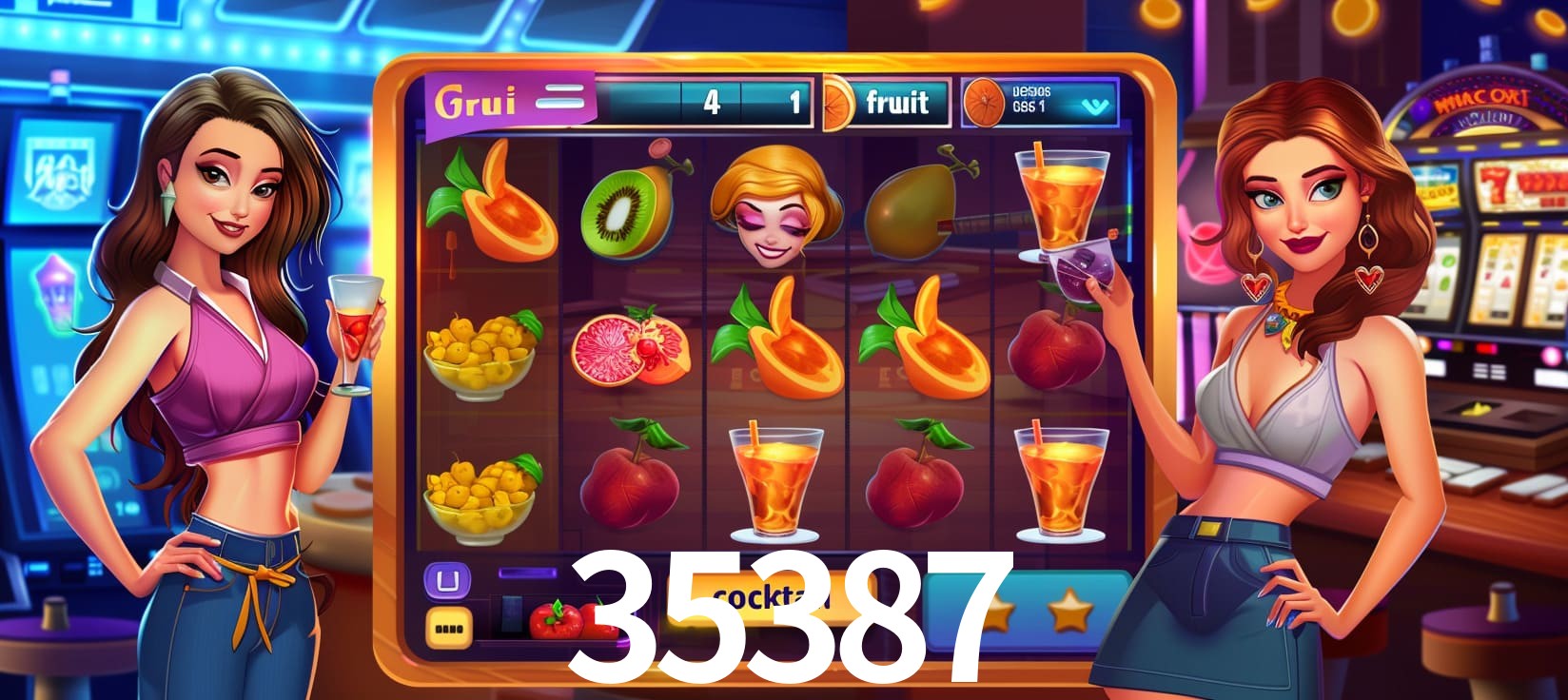Viewport: 1568px width, 700px height.
Task: Click the purple U button
Action: tap(446, 580)
